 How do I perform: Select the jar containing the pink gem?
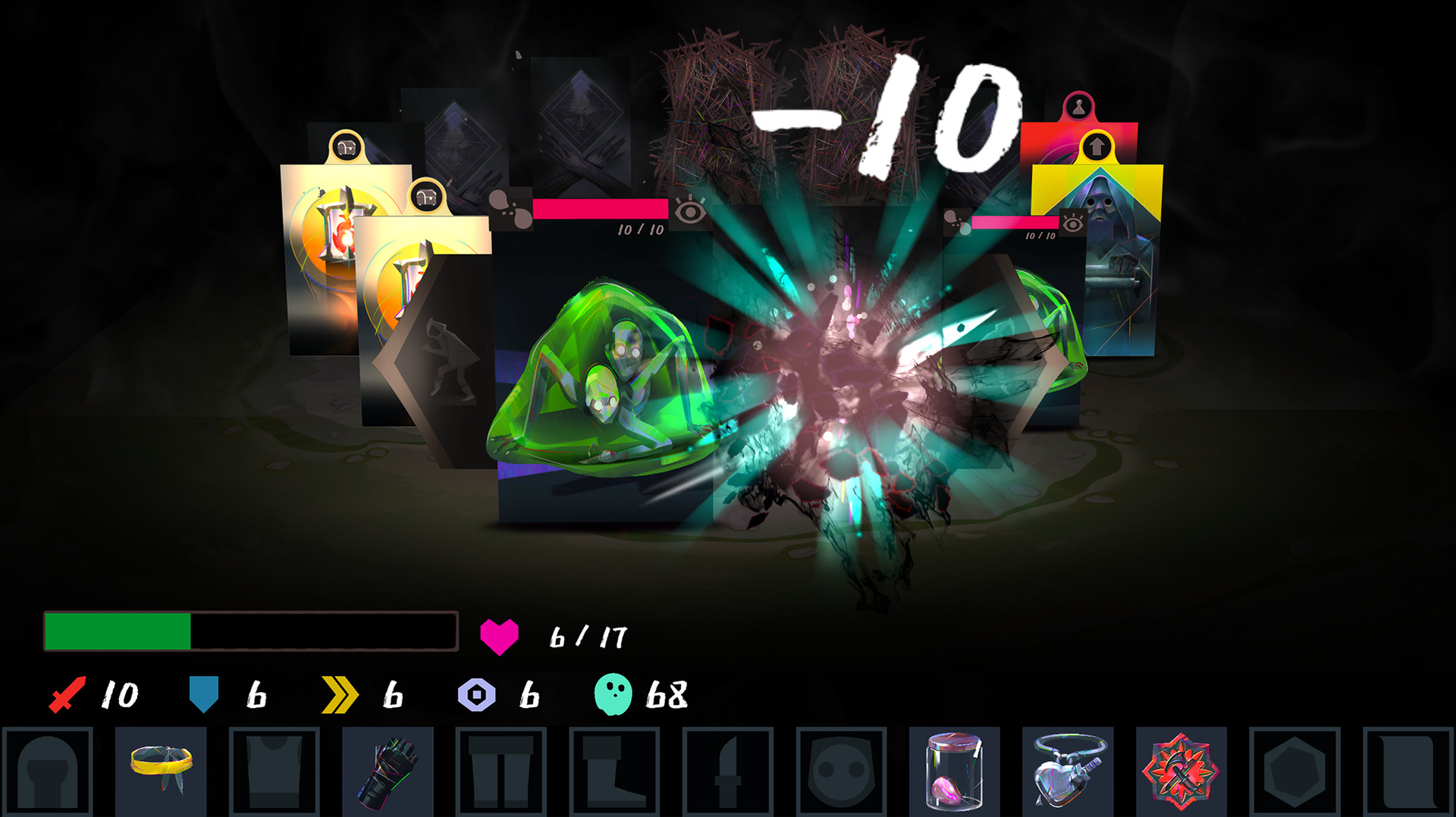(x=954, y=773)
